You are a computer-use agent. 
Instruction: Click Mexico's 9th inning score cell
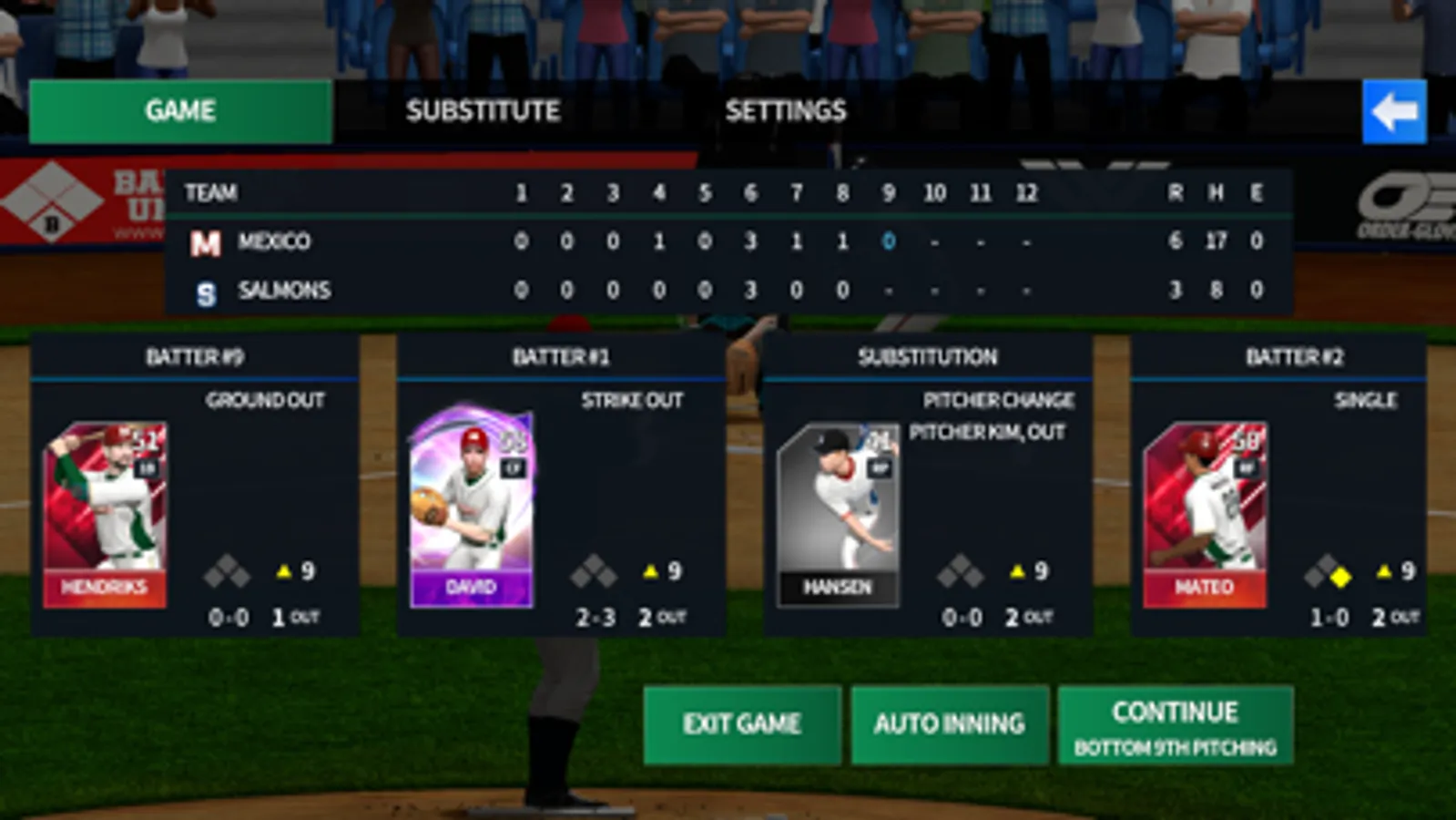coord(887,241)
